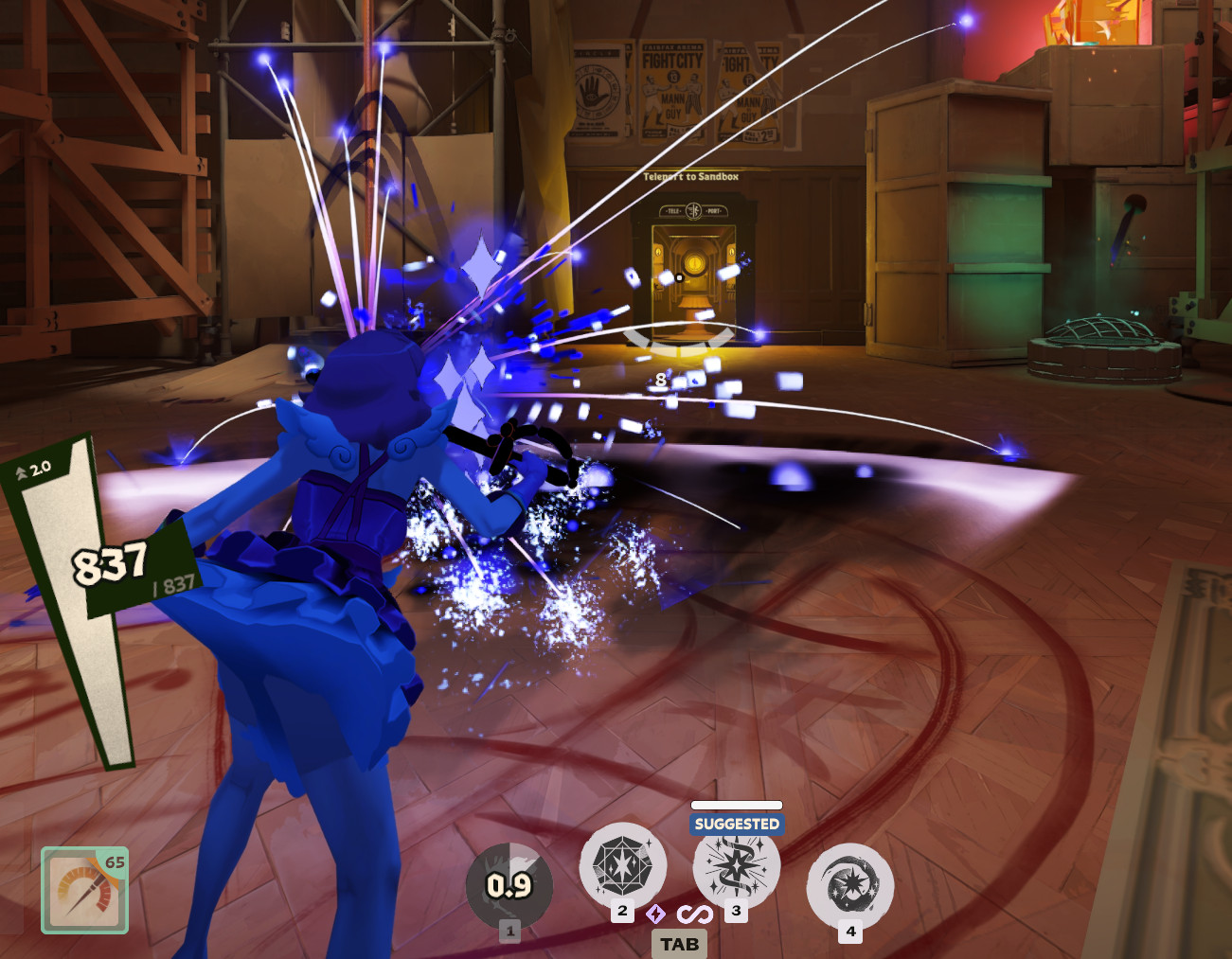Use the suggested ribbon starburst ability

pos(736,866)
